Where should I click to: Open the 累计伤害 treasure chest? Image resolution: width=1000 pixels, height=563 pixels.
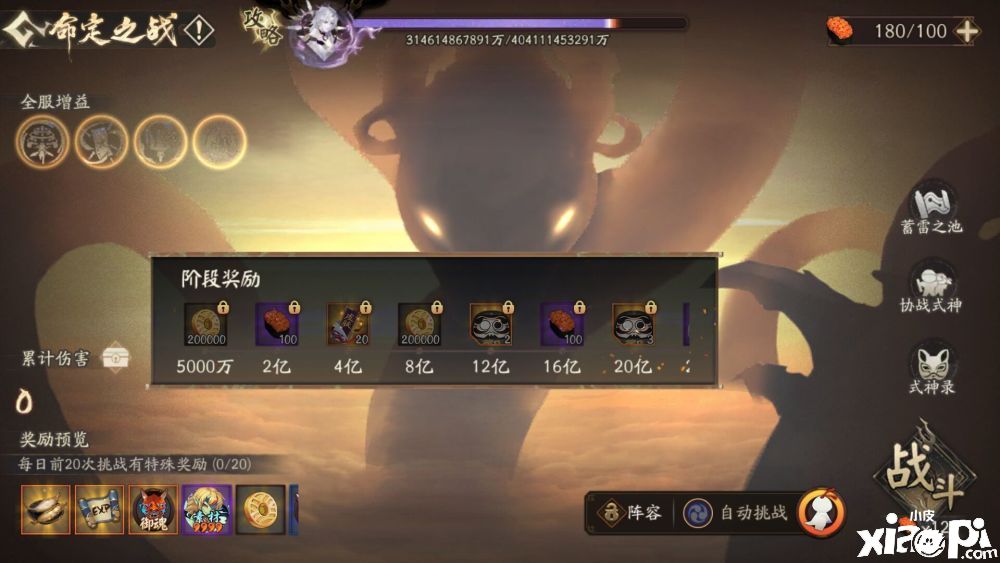116,358
